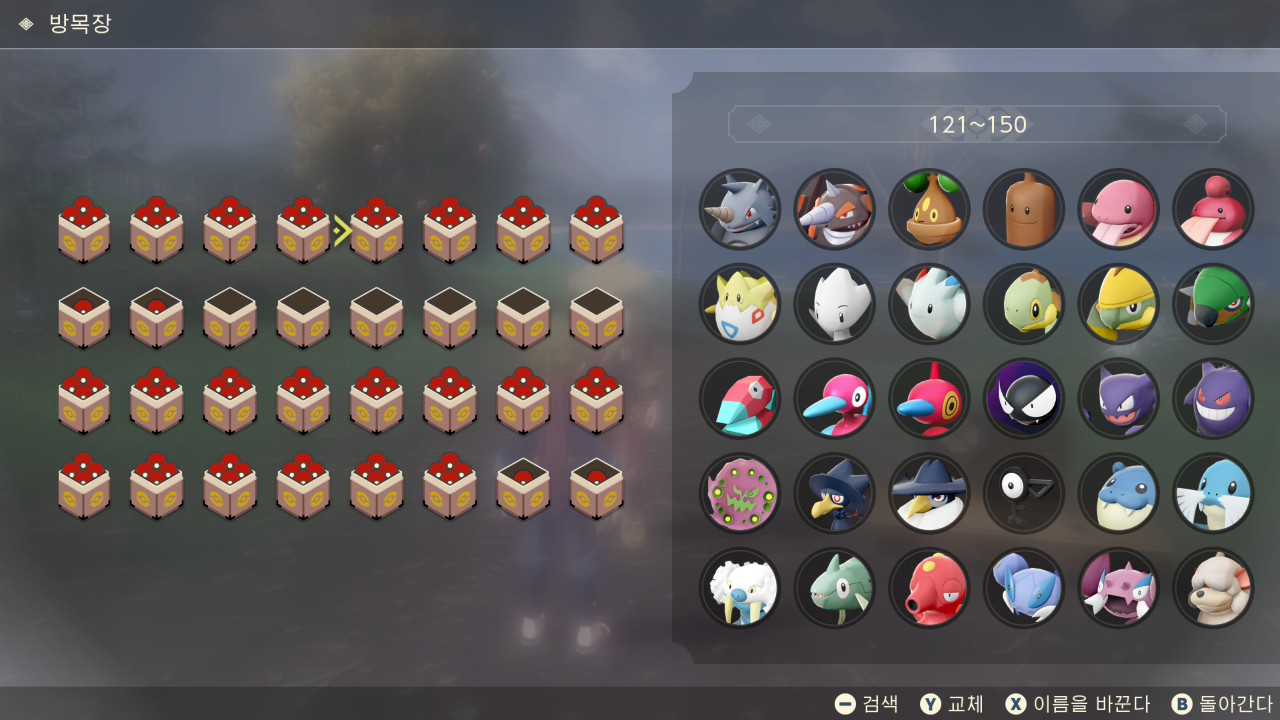Pick the Torterra portrait
This screenshot has width=1280, height=720.
1213,304
